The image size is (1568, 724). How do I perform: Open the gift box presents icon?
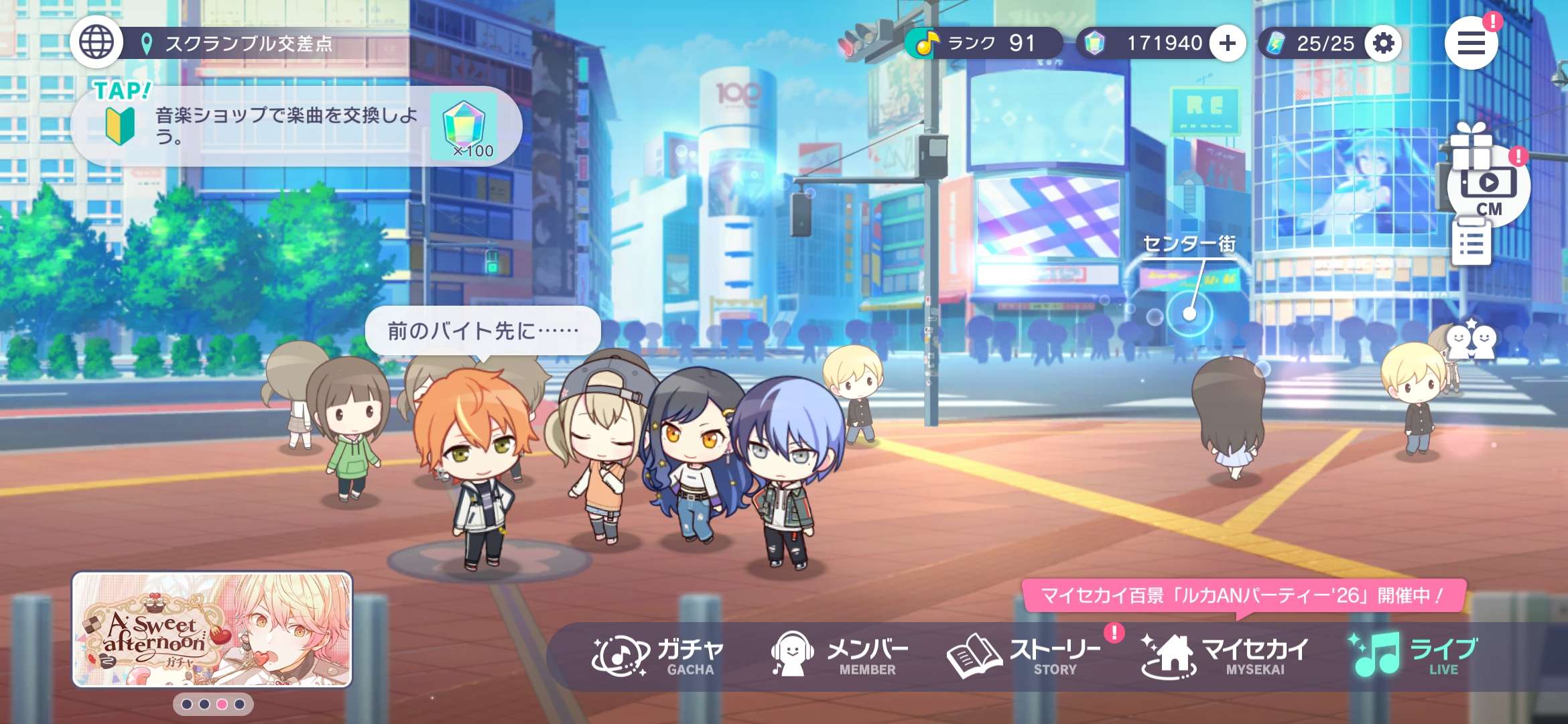tap(1471, 144)
